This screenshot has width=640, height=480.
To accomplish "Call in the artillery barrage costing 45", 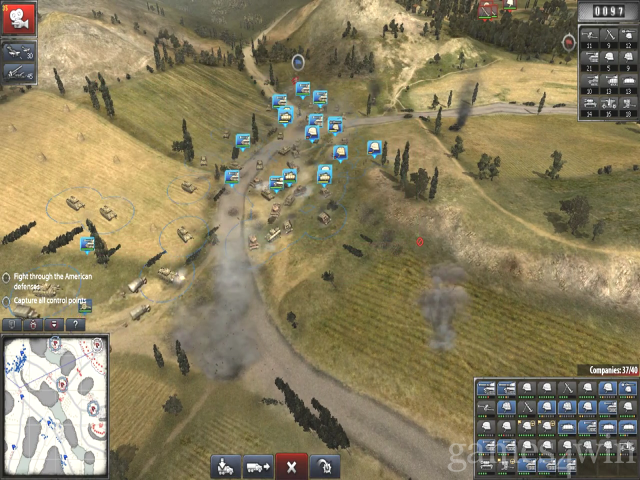I will [19, 72].
